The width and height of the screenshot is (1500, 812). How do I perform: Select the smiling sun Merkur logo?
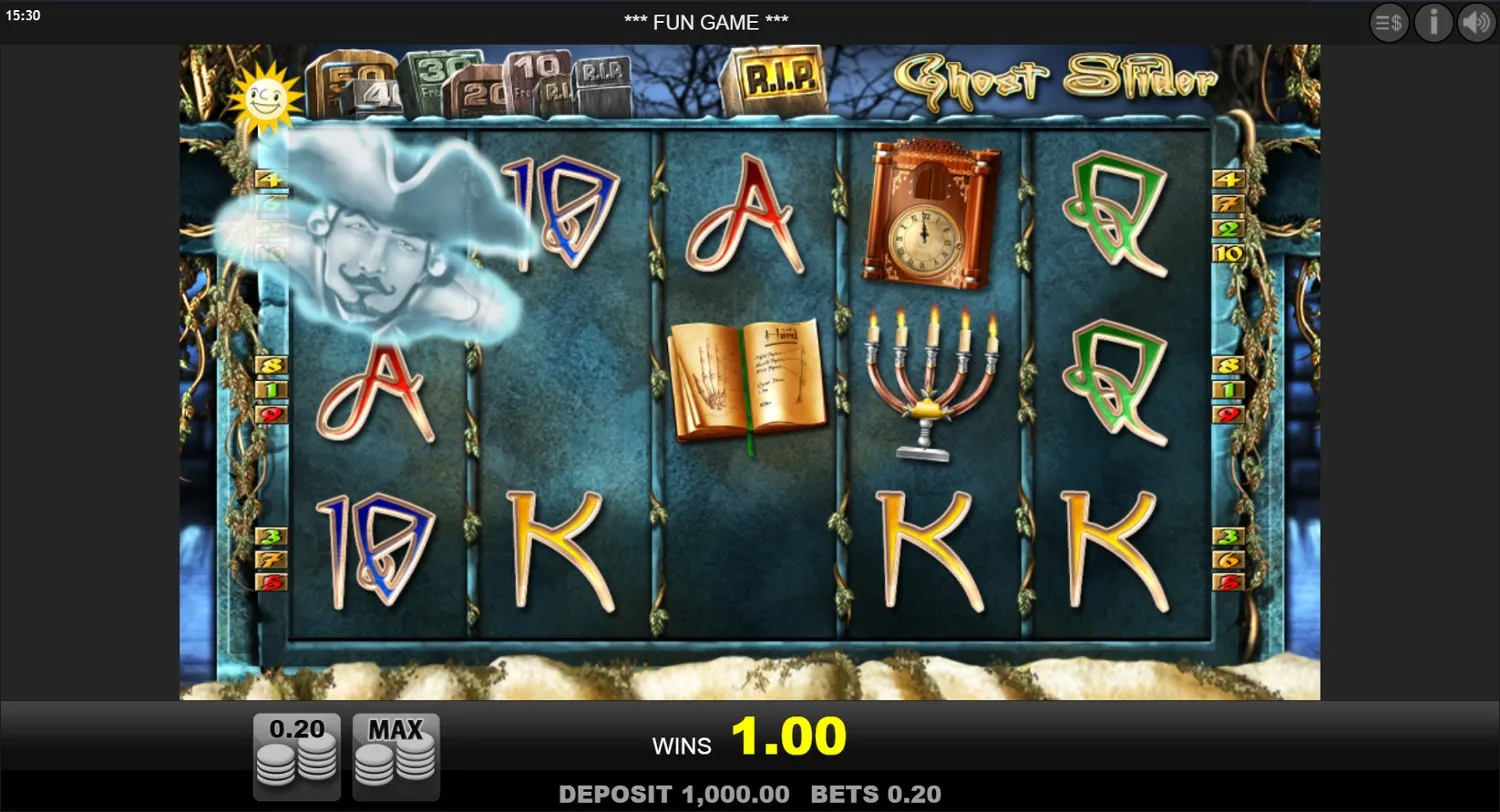click(x=265, y=97)
